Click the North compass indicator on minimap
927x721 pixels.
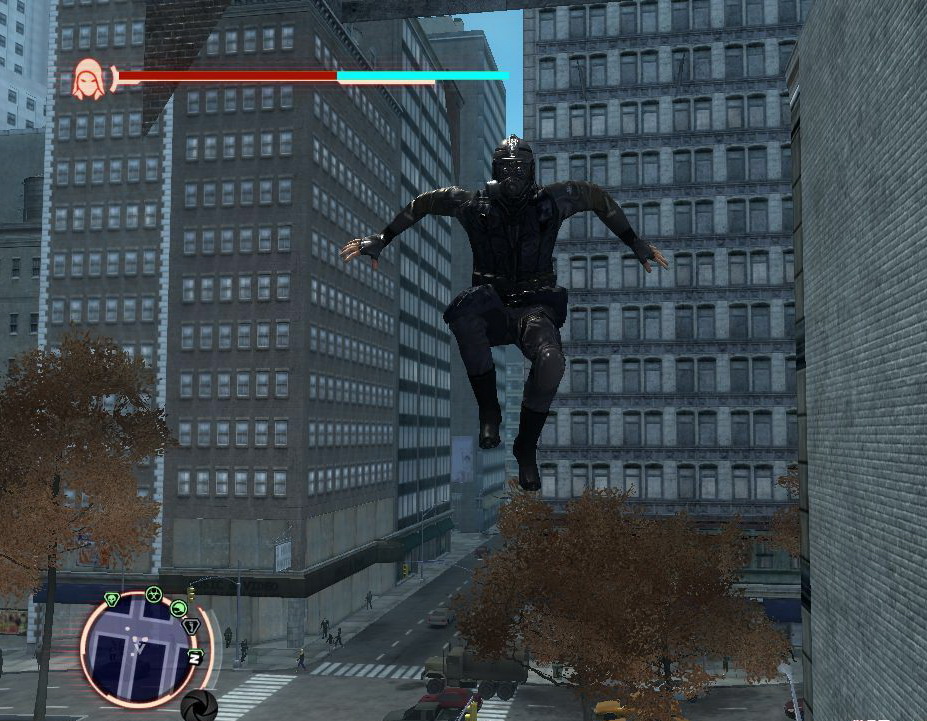pos(195,657)
